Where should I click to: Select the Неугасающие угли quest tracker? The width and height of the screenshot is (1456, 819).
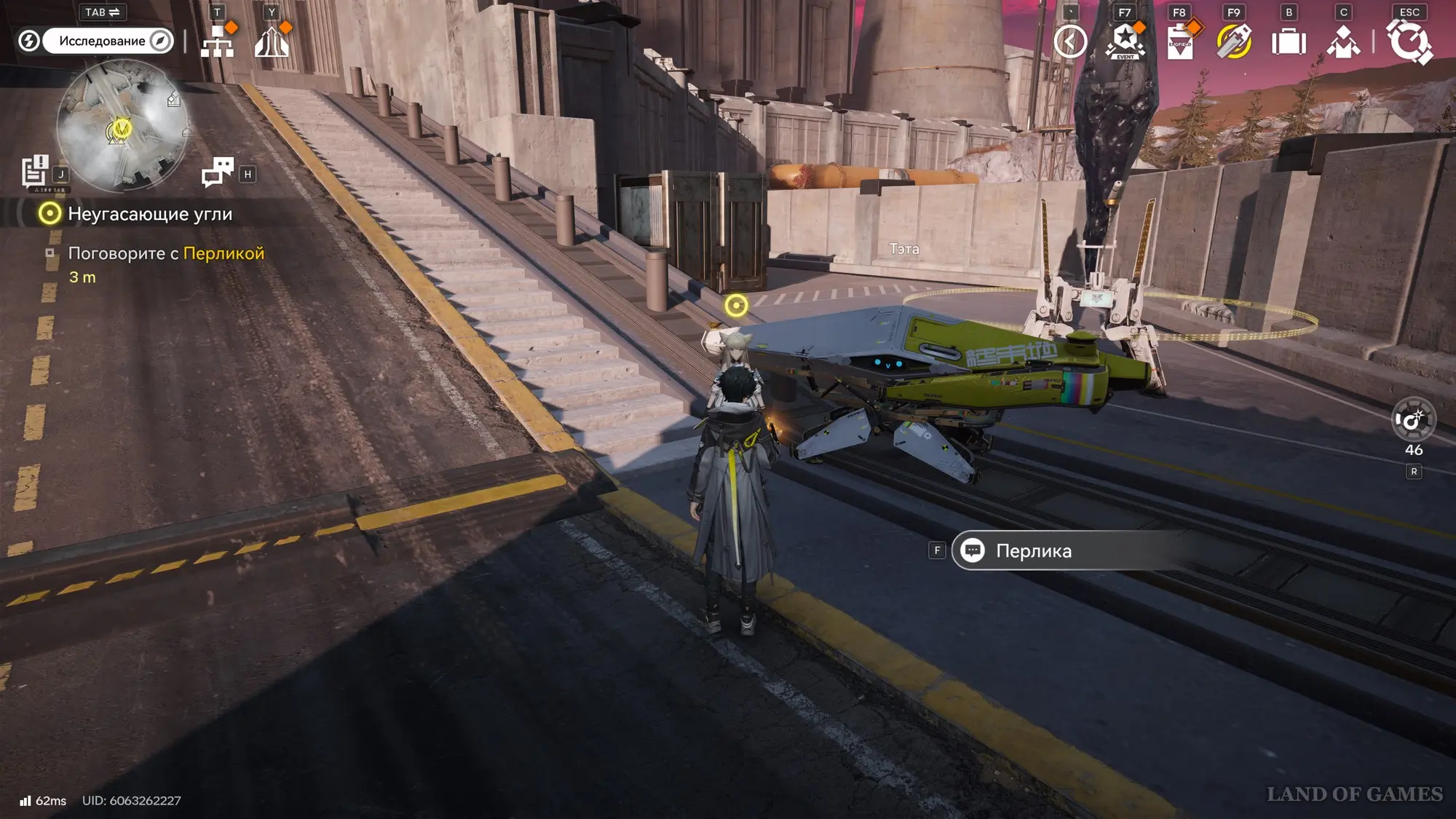(x=149, y=214)
